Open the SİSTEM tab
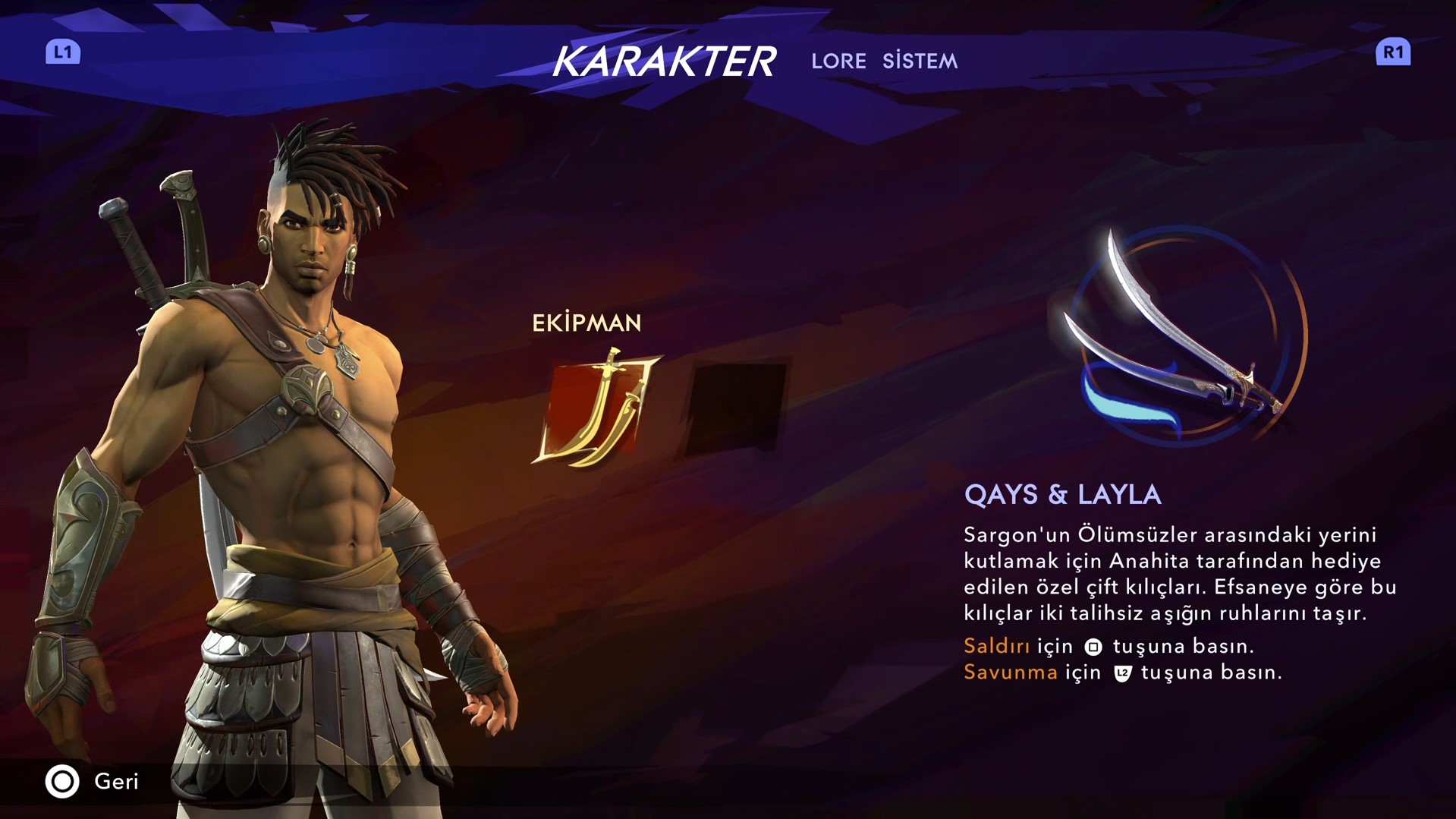Image resolution: width=1456 pixels, height=819 pixels. [x=920, y=61]
